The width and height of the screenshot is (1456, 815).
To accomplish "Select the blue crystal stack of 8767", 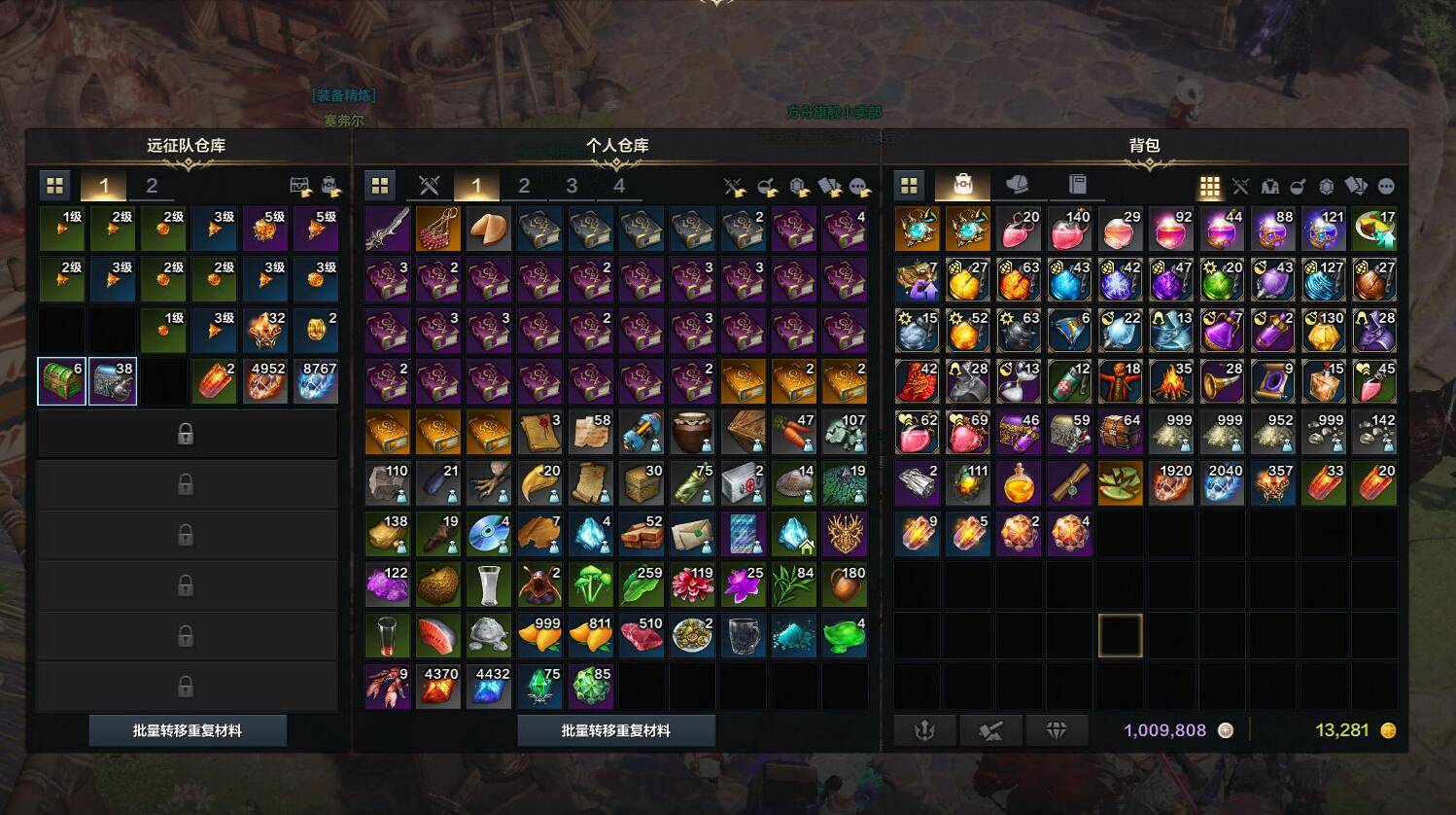I will coord(316,380).
